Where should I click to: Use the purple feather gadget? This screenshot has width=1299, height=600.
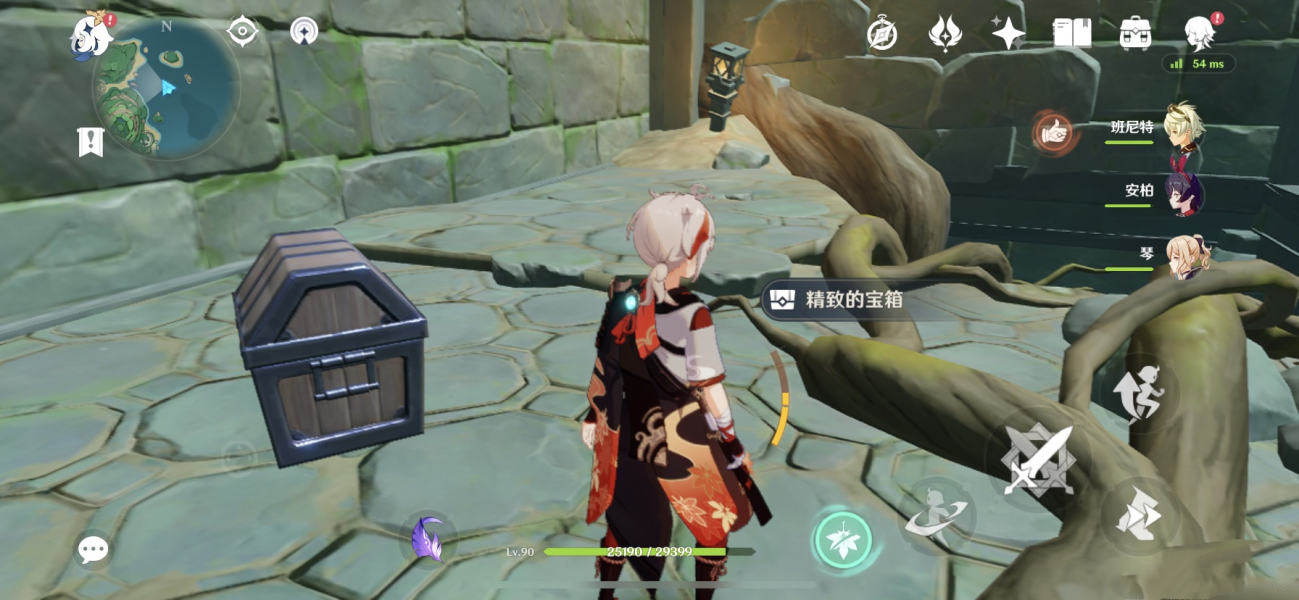(x=428, y=539)
